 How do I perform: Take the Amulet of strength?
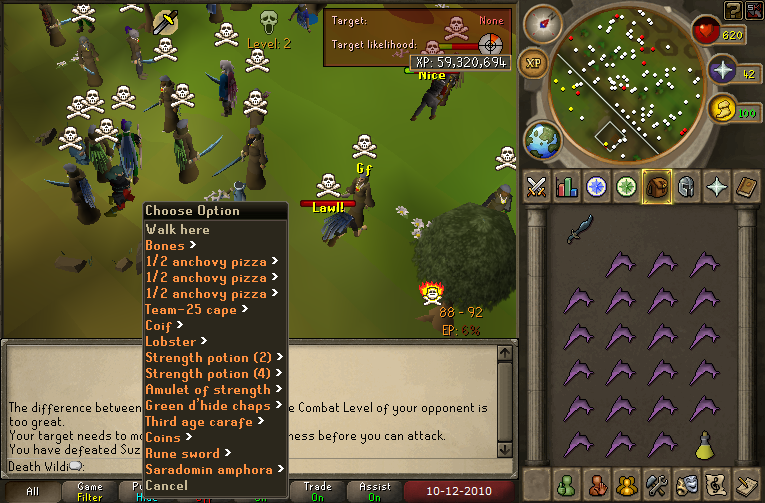click(x=207, y=389)
